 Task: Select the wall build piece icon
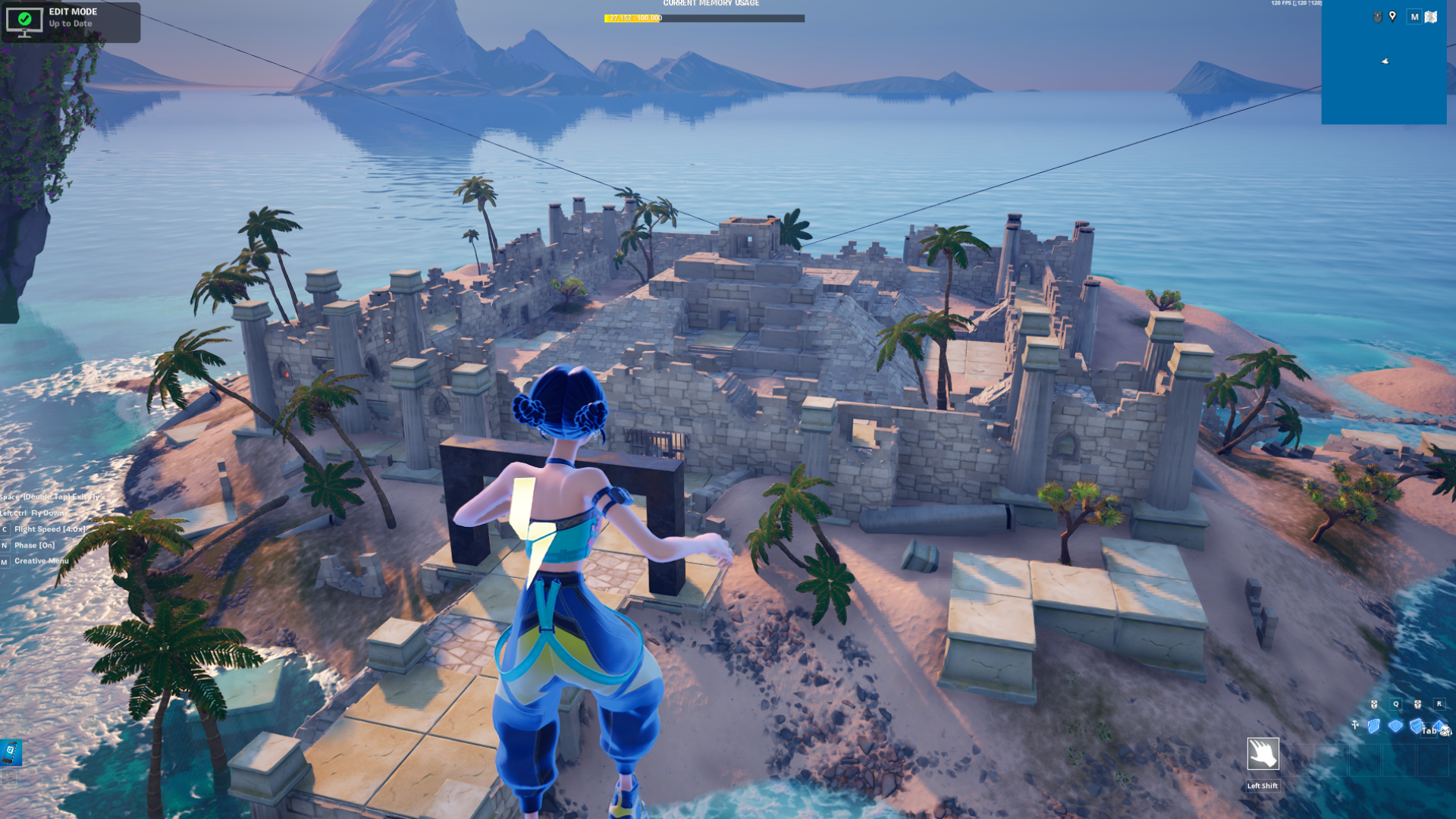pos(1373,726)
